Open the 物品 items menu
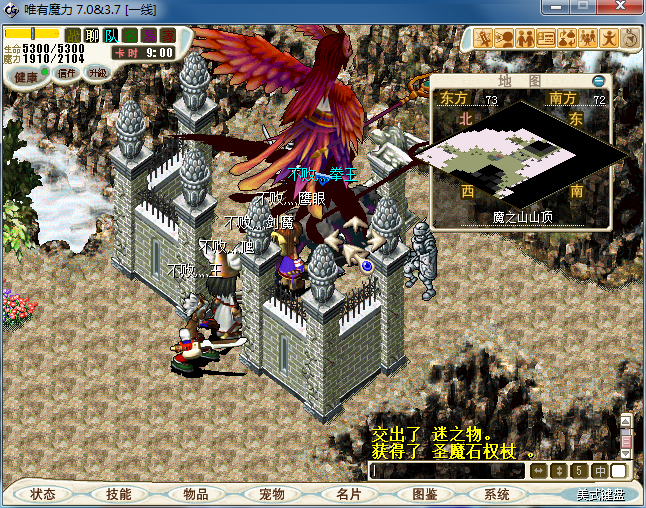The height and width of the screenshot is (508, 646). click(195, 494)
